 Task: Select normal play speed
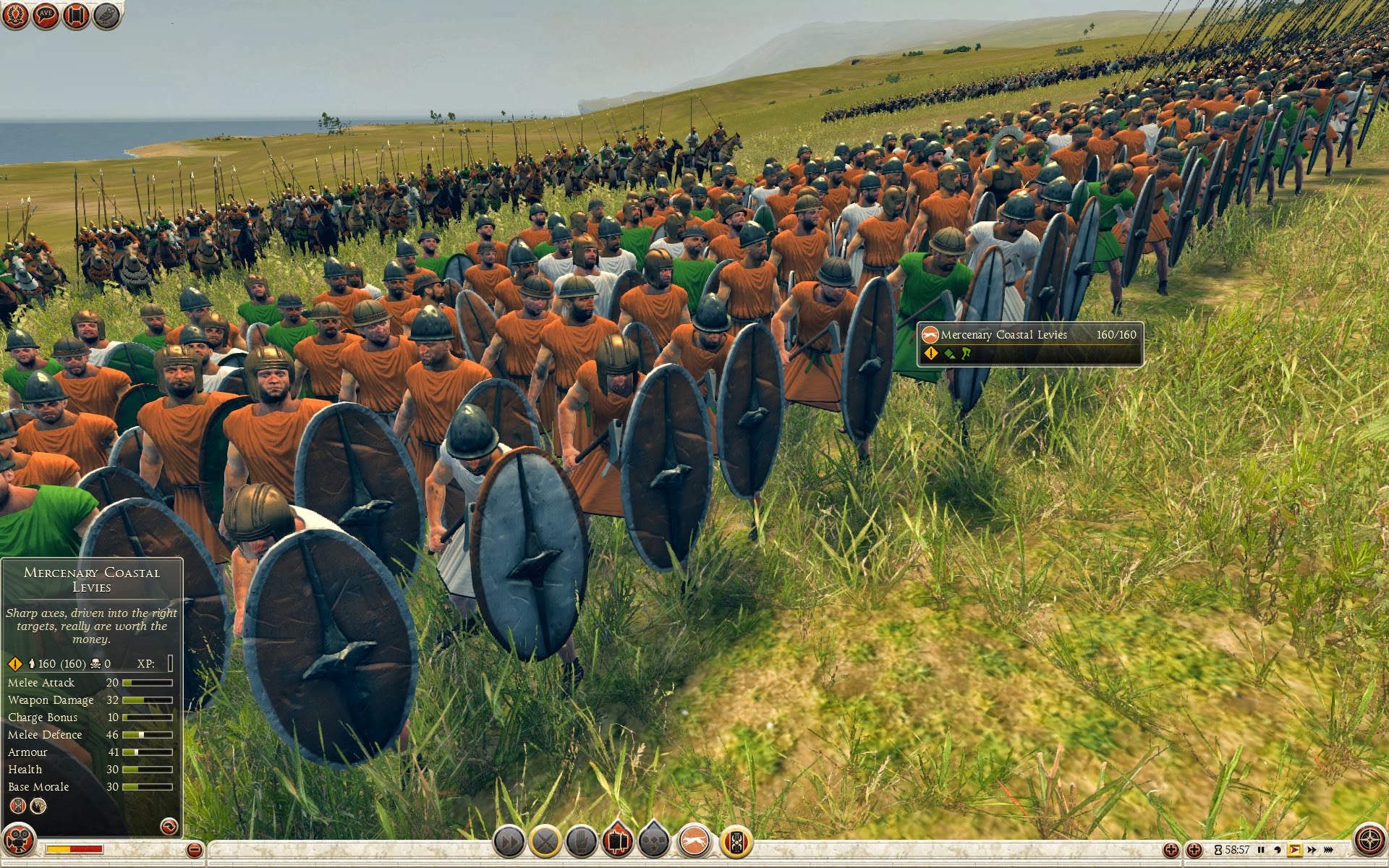point(1295,850)
